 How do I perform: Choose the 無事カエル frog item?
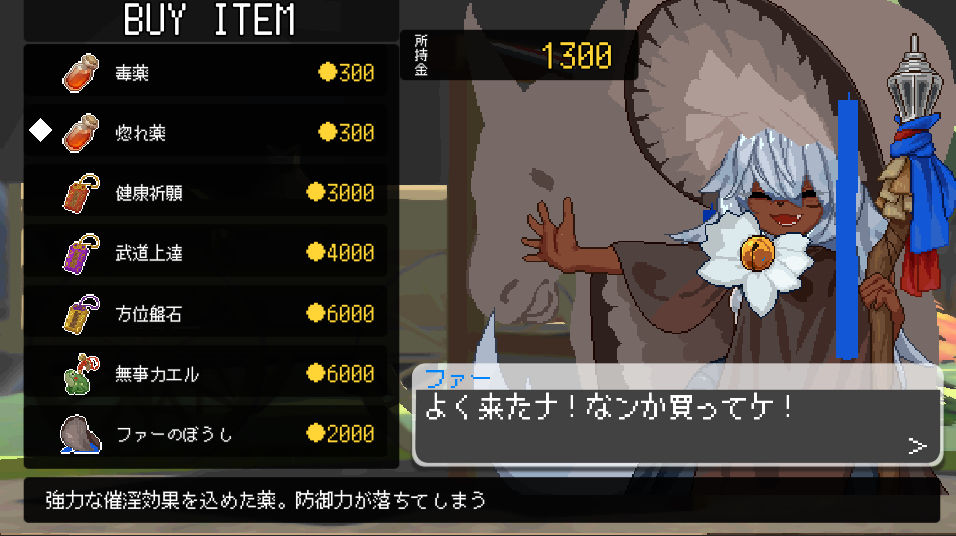(x=205, y=374)
